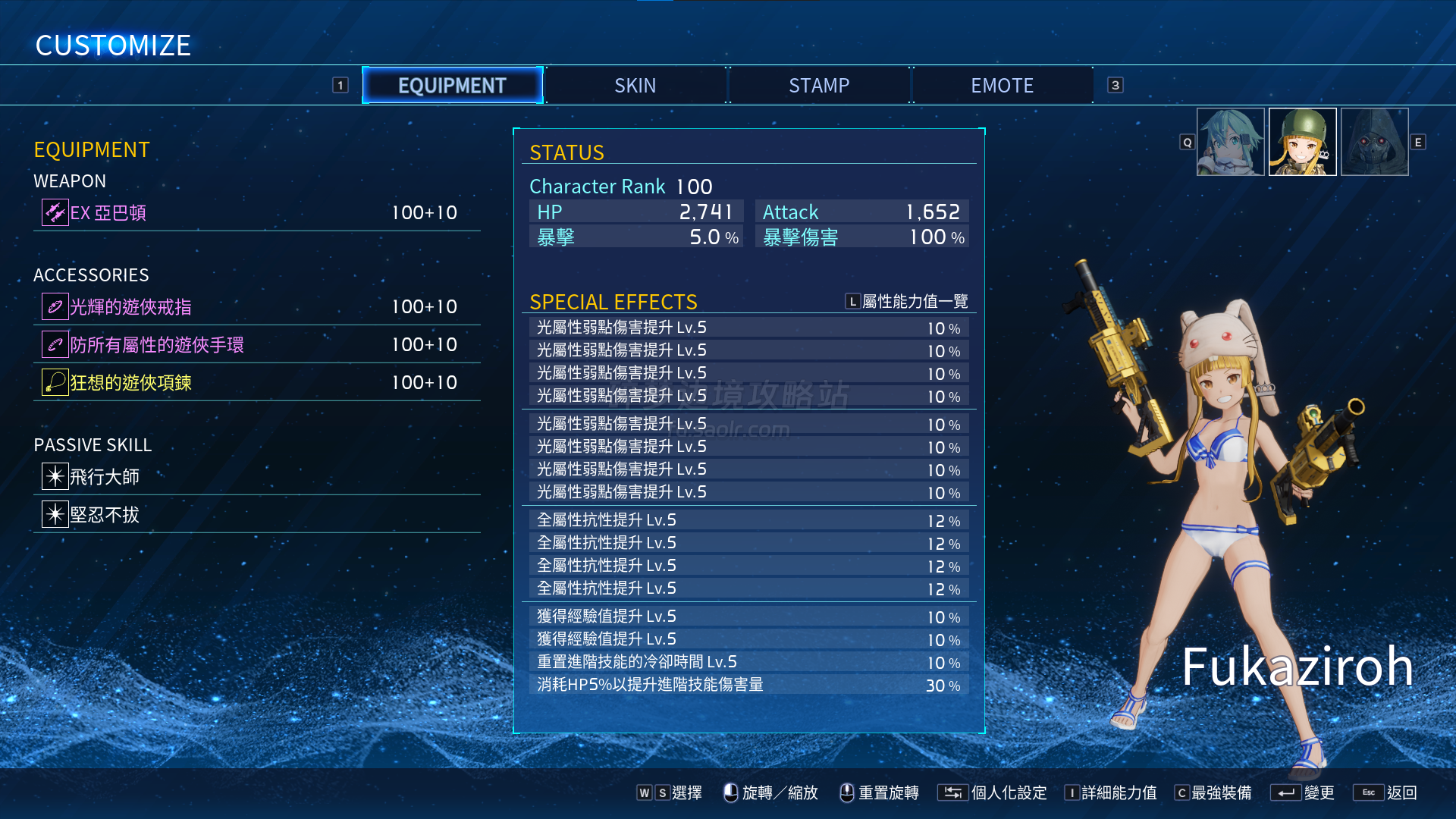Open the 屬性能力值一覽 attribute list

tap(907, 302)
